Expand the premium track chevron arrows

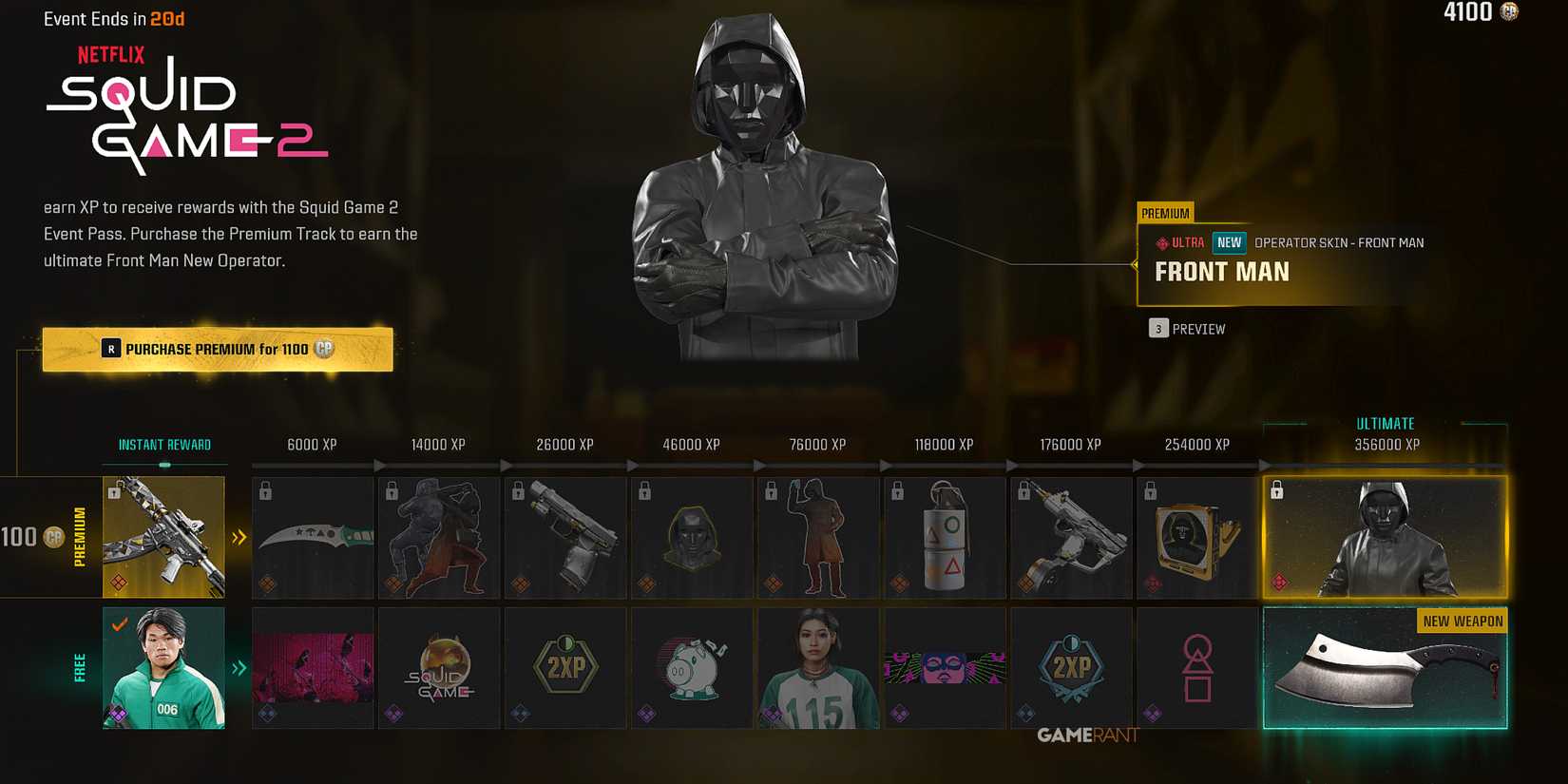pyautogui.click(x=239, y=537)
